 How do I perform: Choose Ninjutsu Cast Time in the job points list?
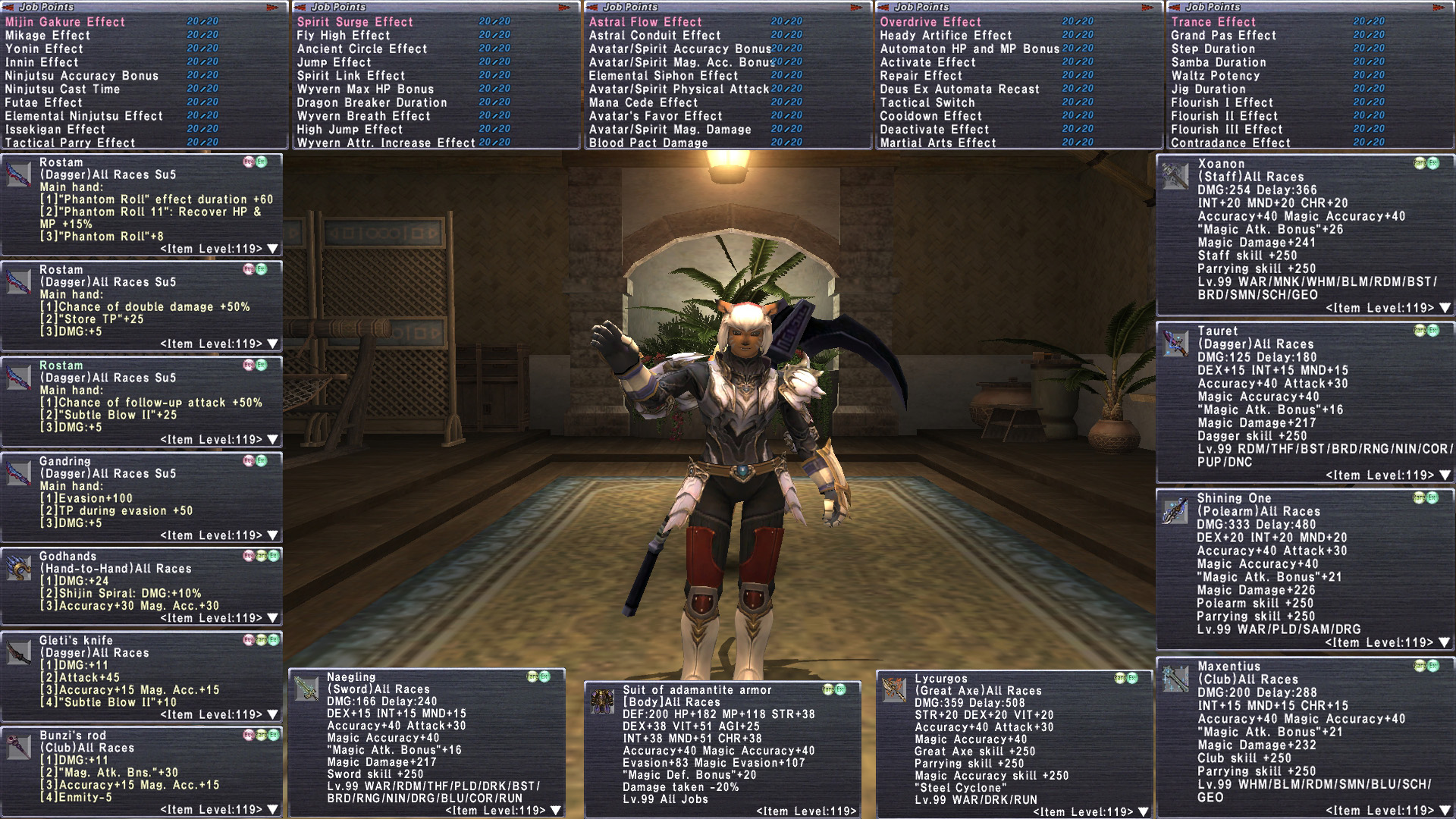pos(63,89)
